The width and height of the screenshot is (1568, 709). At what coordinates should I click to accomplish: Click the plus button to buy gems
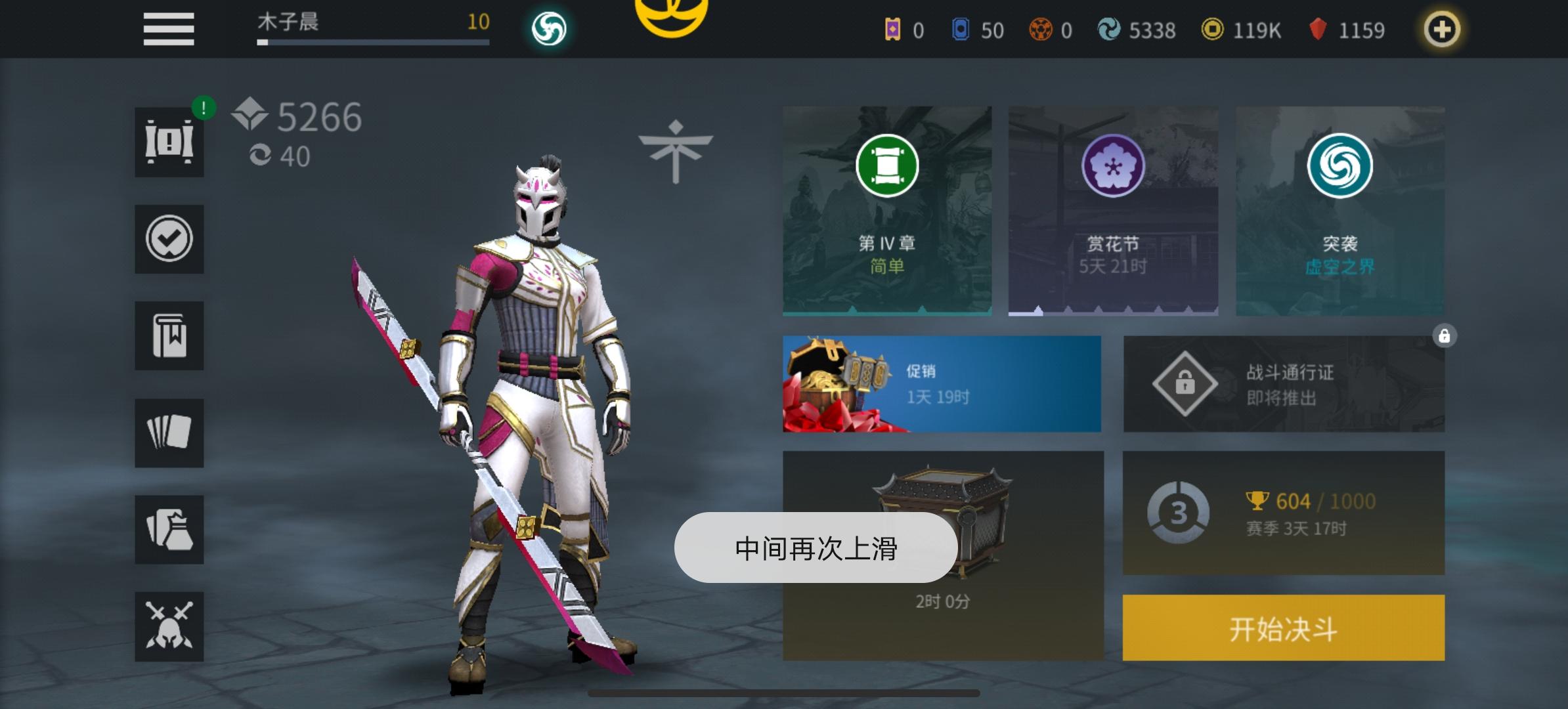pos(1442,29)
